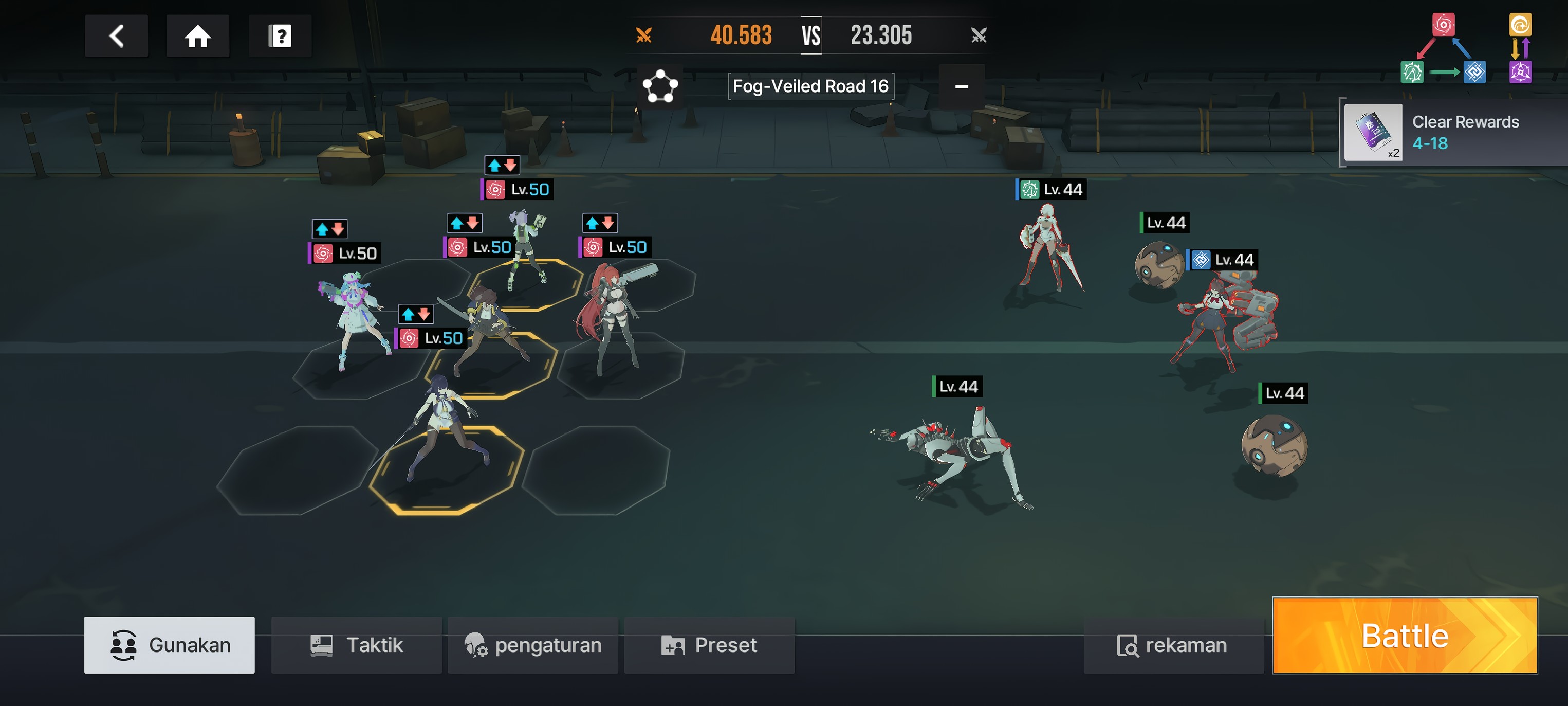Start the fight with the Battle button
The image size is (1568, 706).
click(1404, 636)
